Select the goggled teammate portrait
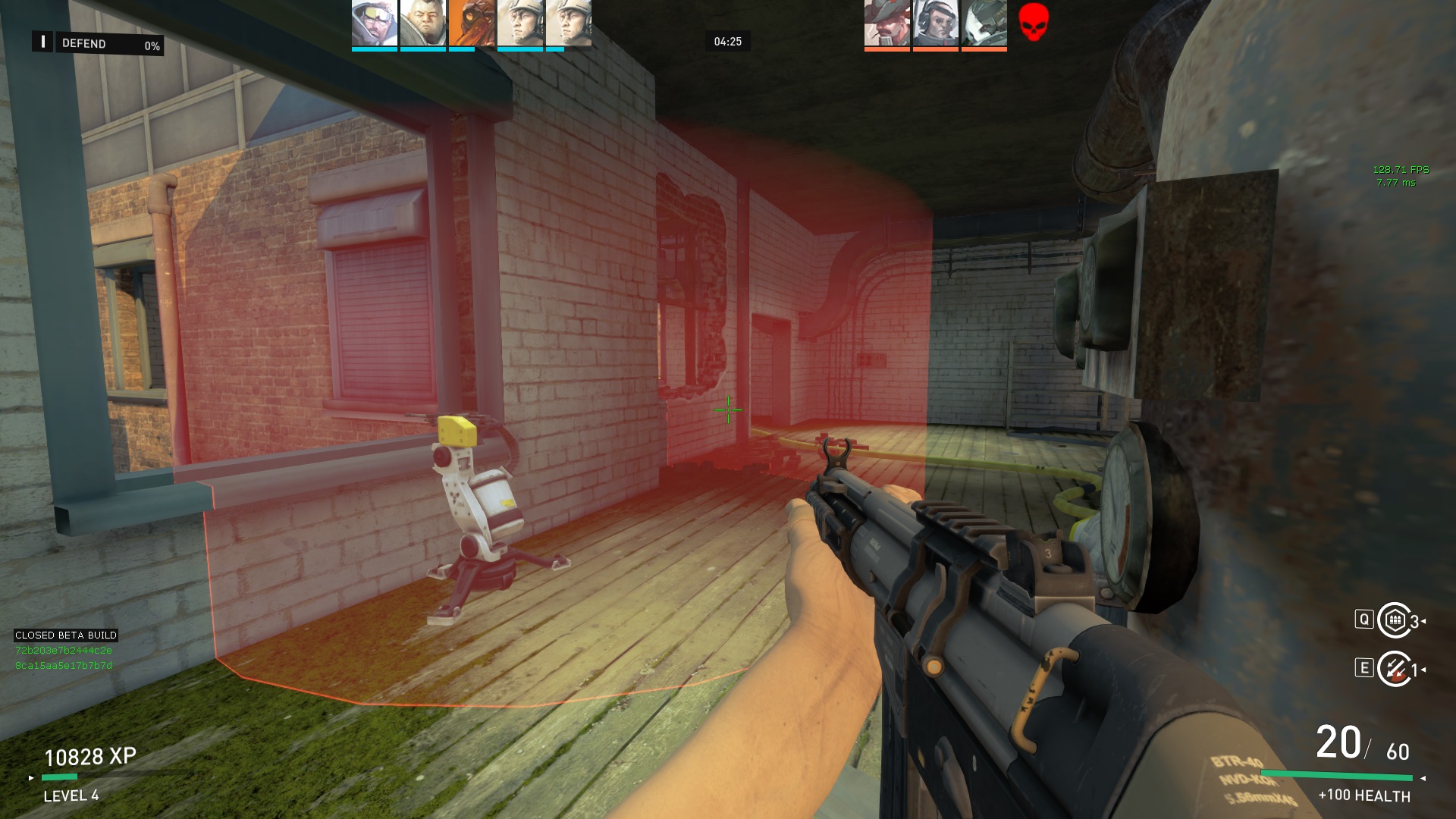The width and height of the screenshot is (1456, 819). tap(374, 24)
